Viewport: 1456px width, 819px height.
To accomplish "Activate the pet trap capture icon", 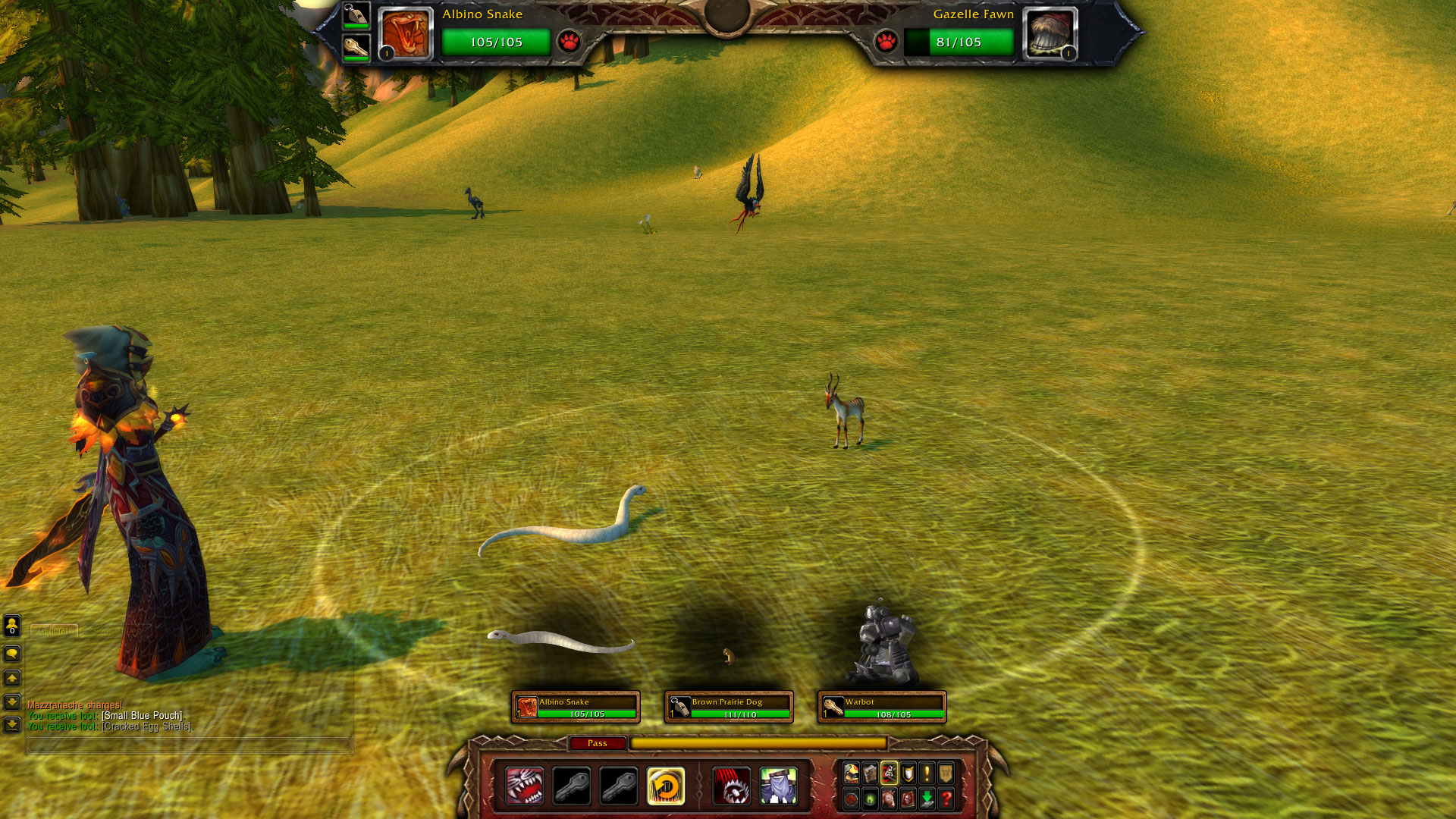I will coord(732,786).
